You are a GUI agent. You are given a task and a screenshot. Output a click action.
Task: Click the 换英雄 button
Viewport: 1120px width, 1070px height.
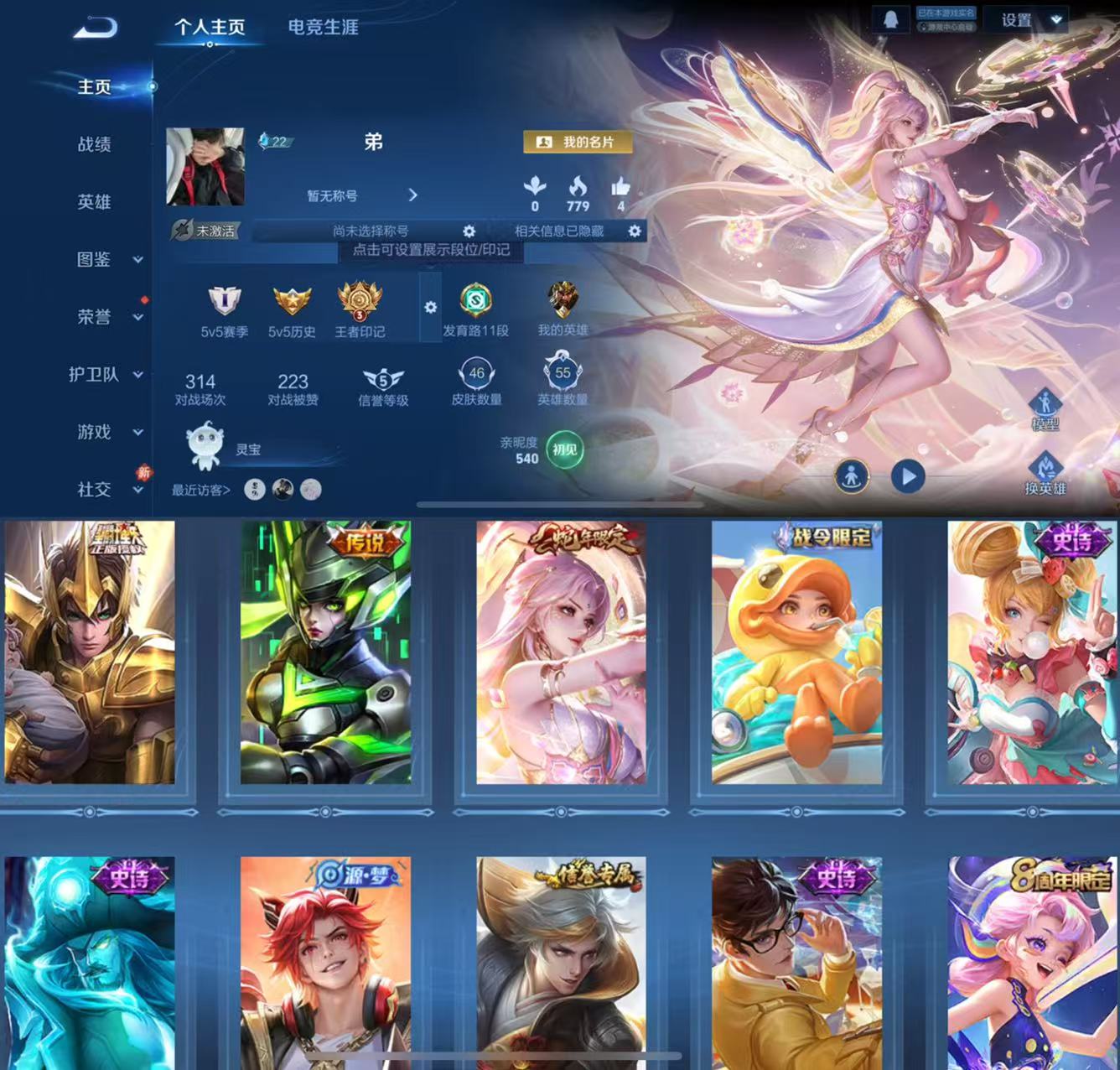click(x=1045, y=474)
